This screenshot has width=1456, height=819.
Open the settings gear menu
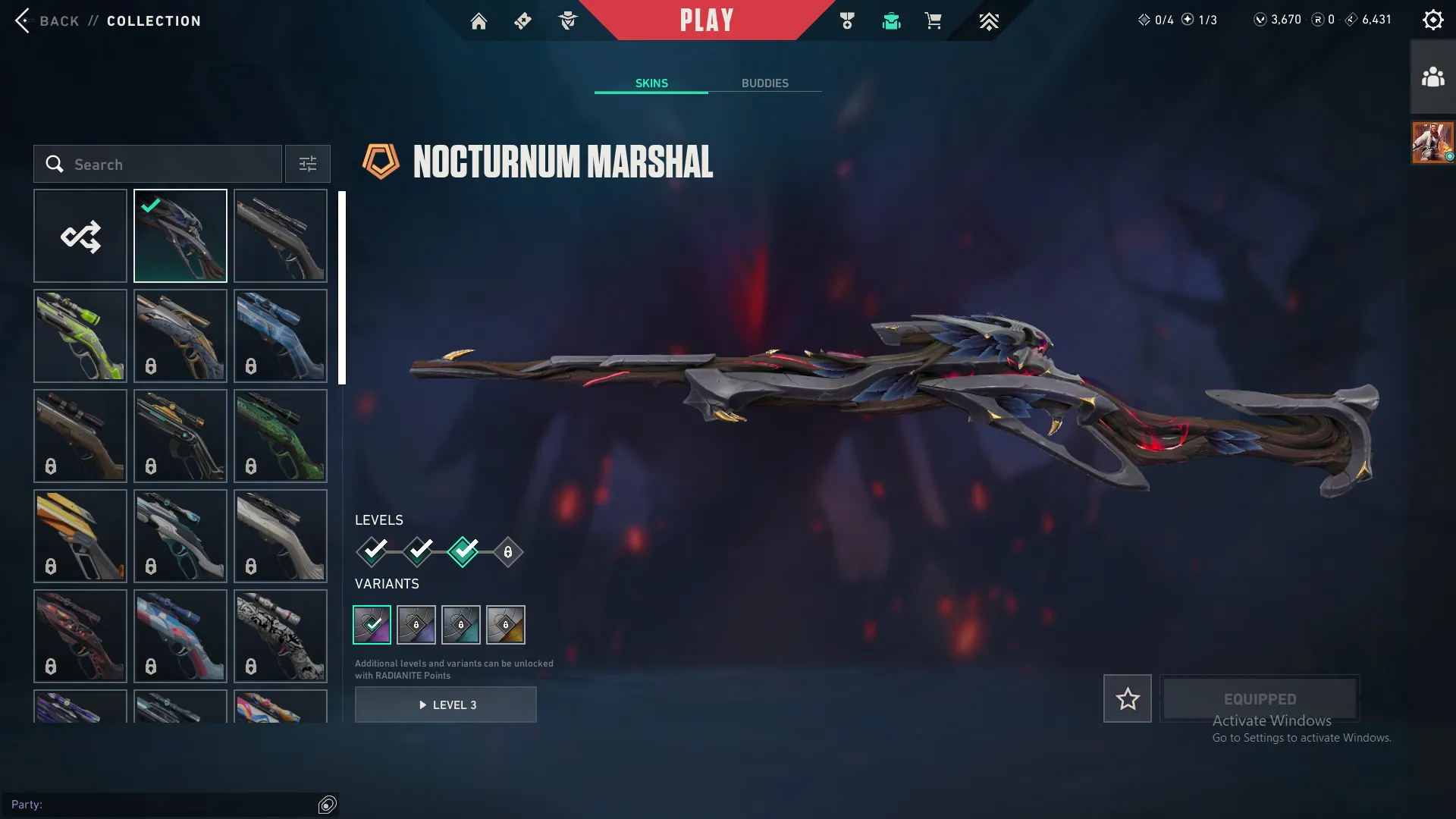point(1433,19)
